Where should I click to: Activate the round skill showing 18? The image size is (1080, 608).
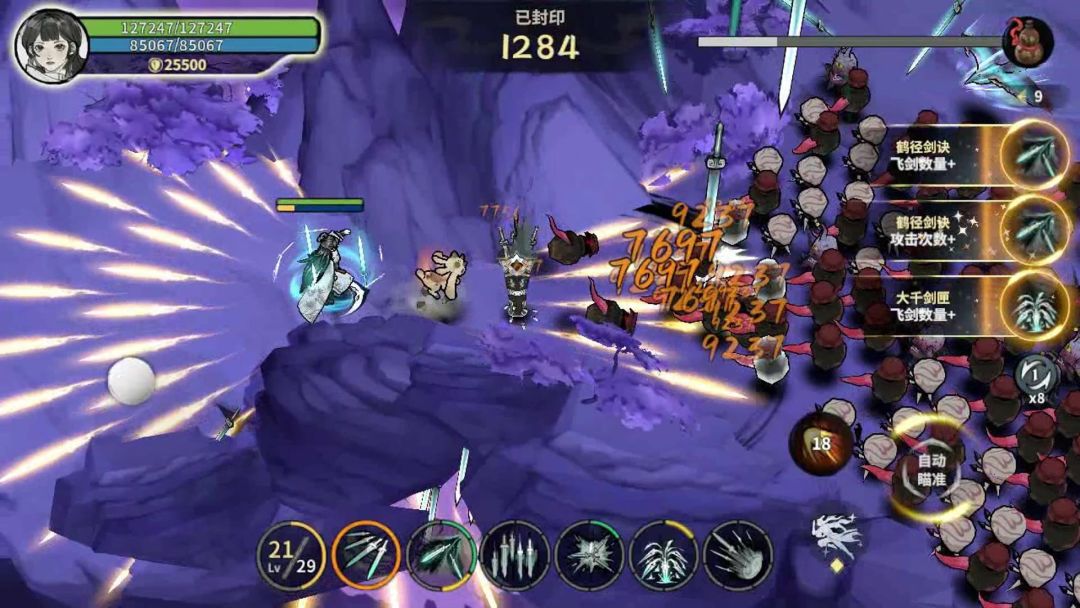click(821, 442)
